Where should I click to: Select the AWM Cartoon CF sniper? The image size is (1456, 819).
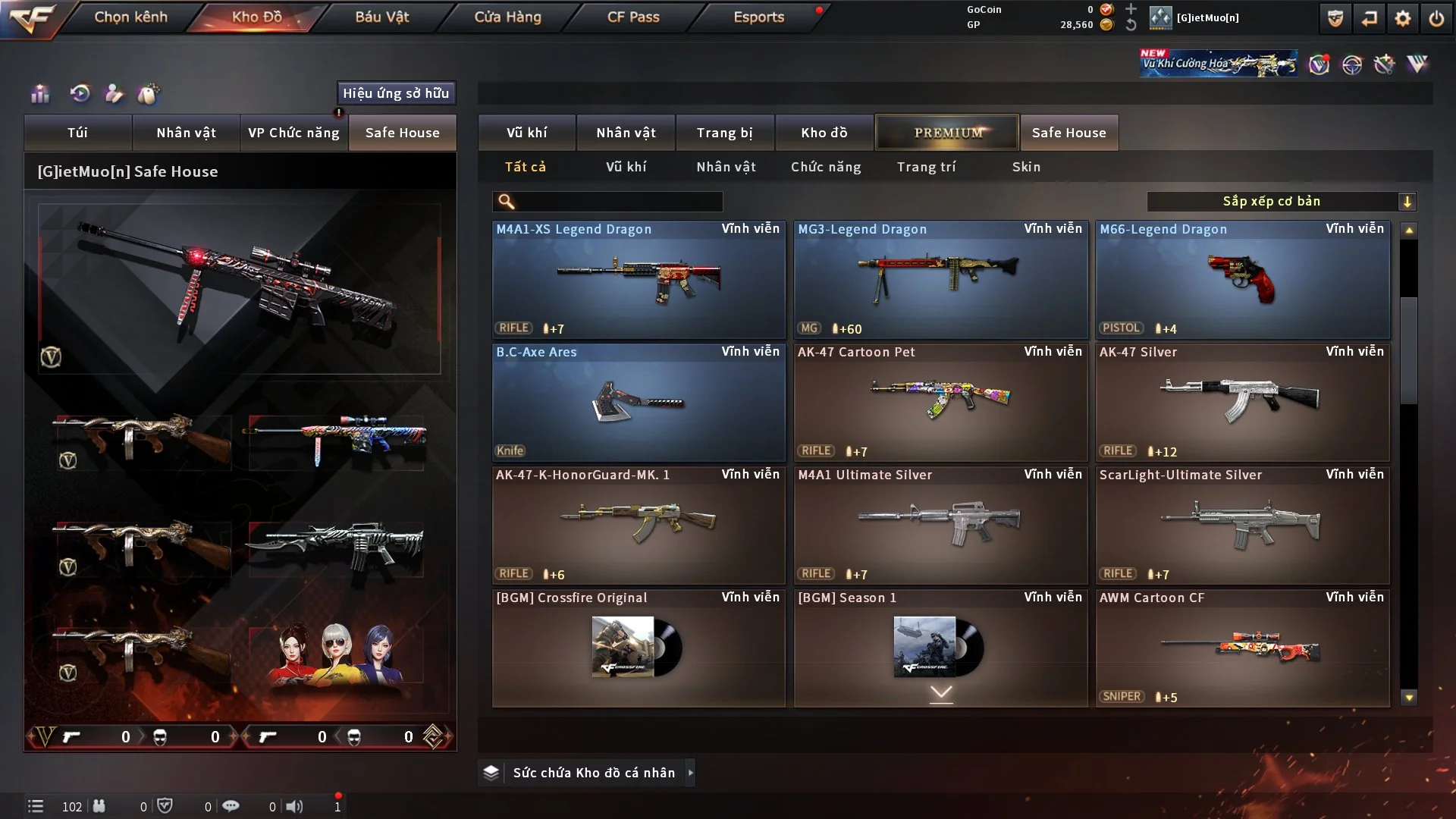point(1242,648)
